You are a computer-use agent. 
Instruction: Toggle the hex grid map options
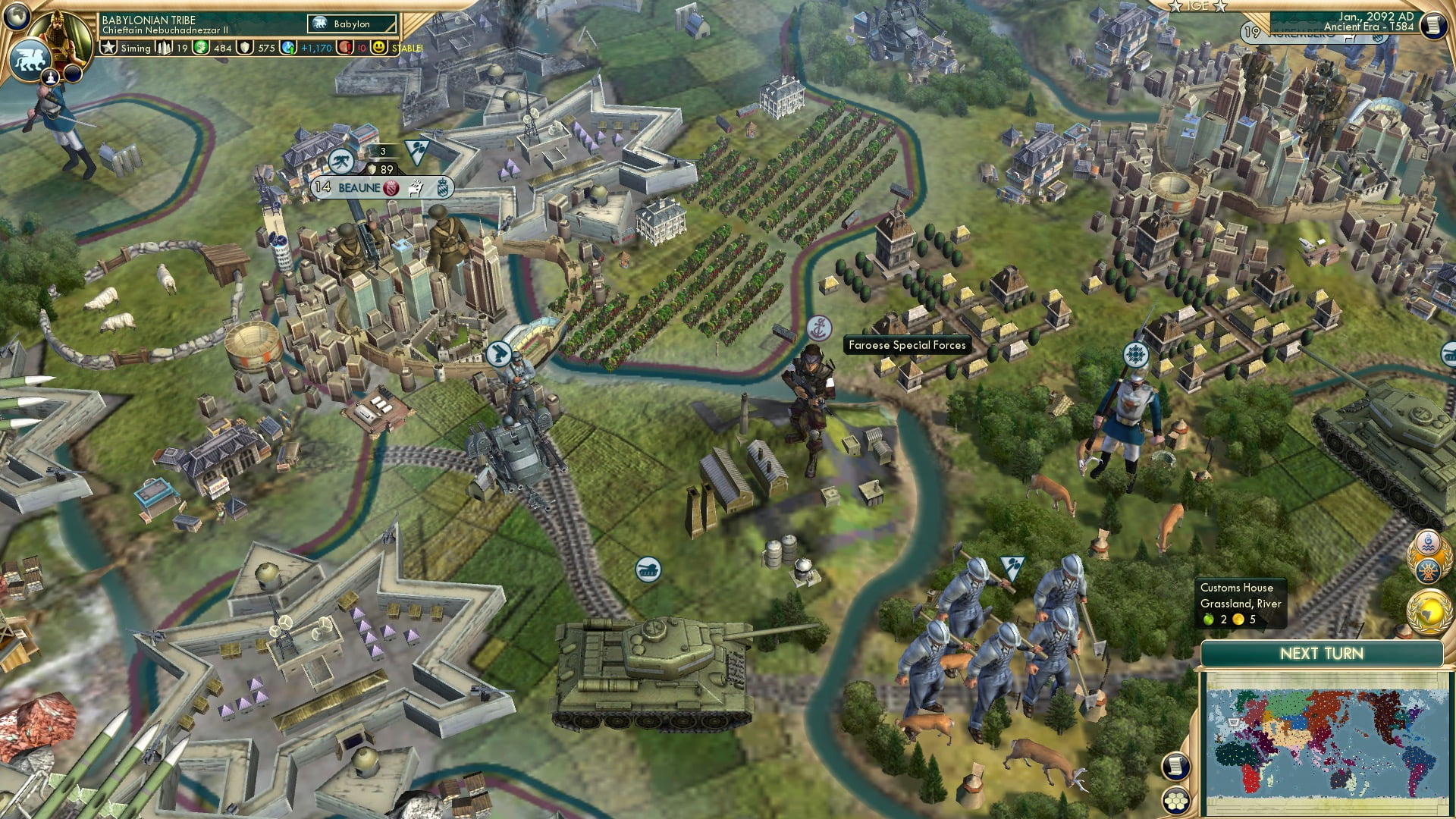(x=1175, y=801)
